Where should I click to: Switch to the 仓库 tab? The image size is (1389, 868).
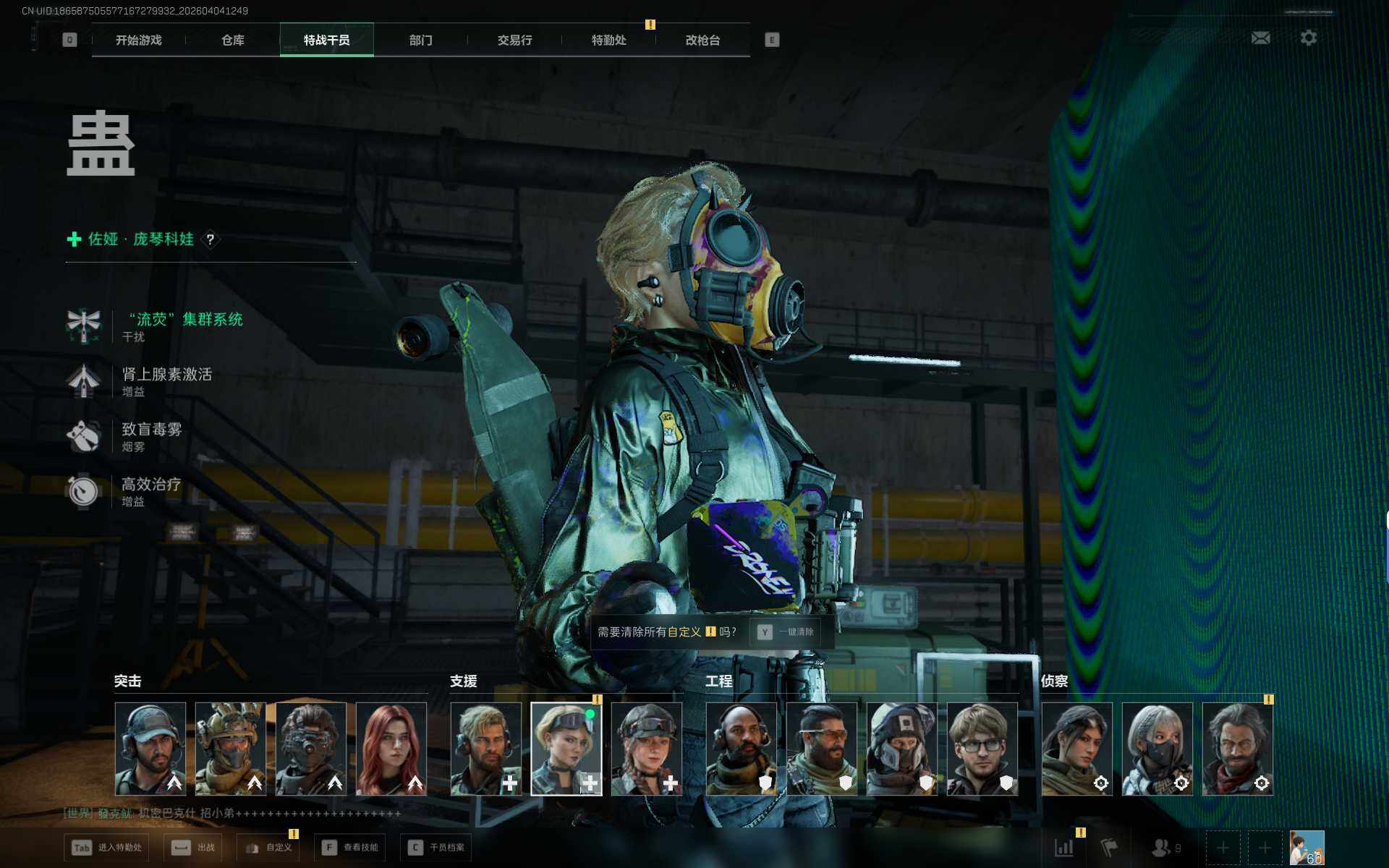pyautogui.click(x=232, y=41)
